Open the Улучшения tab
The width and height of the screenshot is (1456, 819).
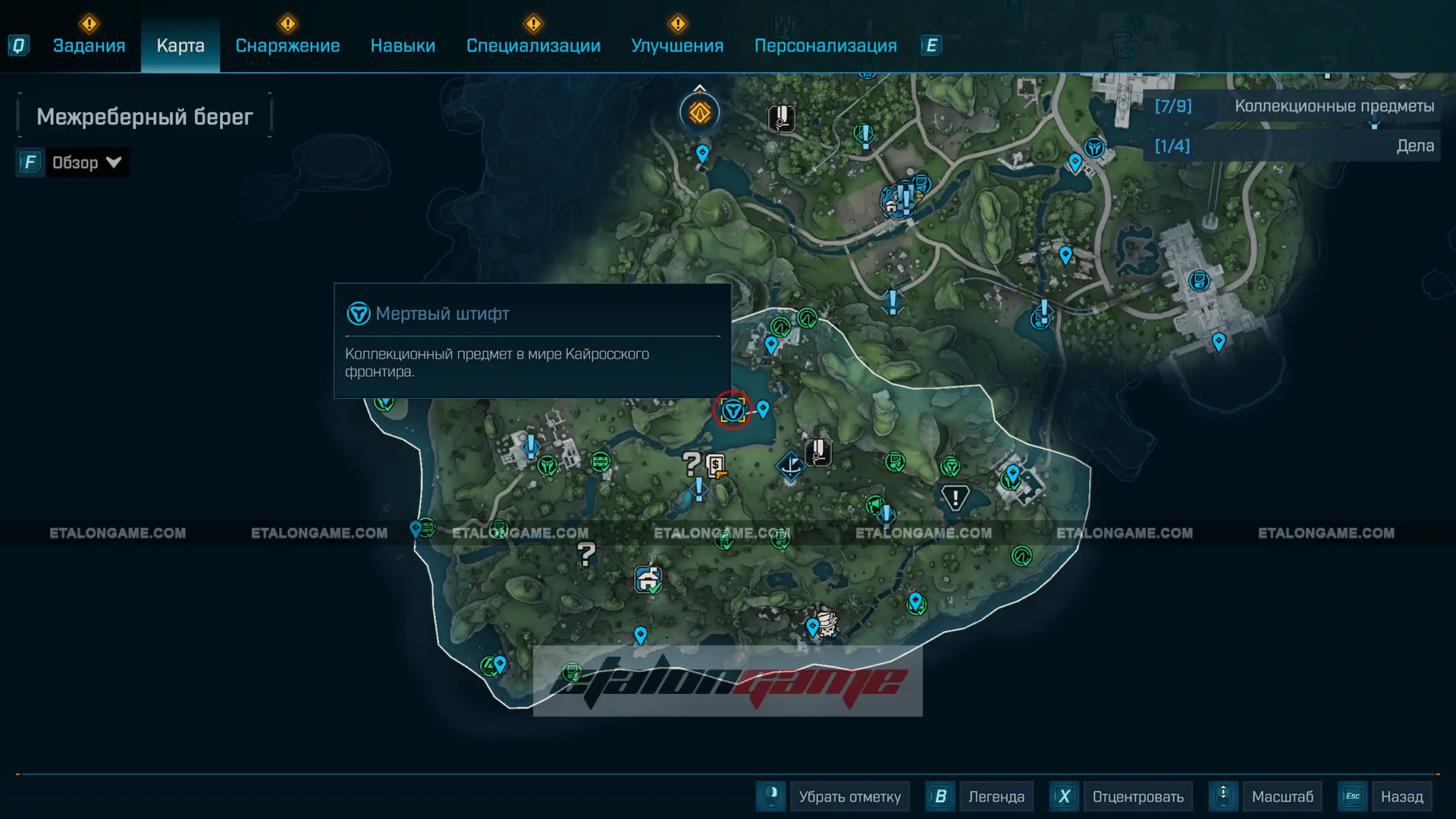[x=677, y=45]
